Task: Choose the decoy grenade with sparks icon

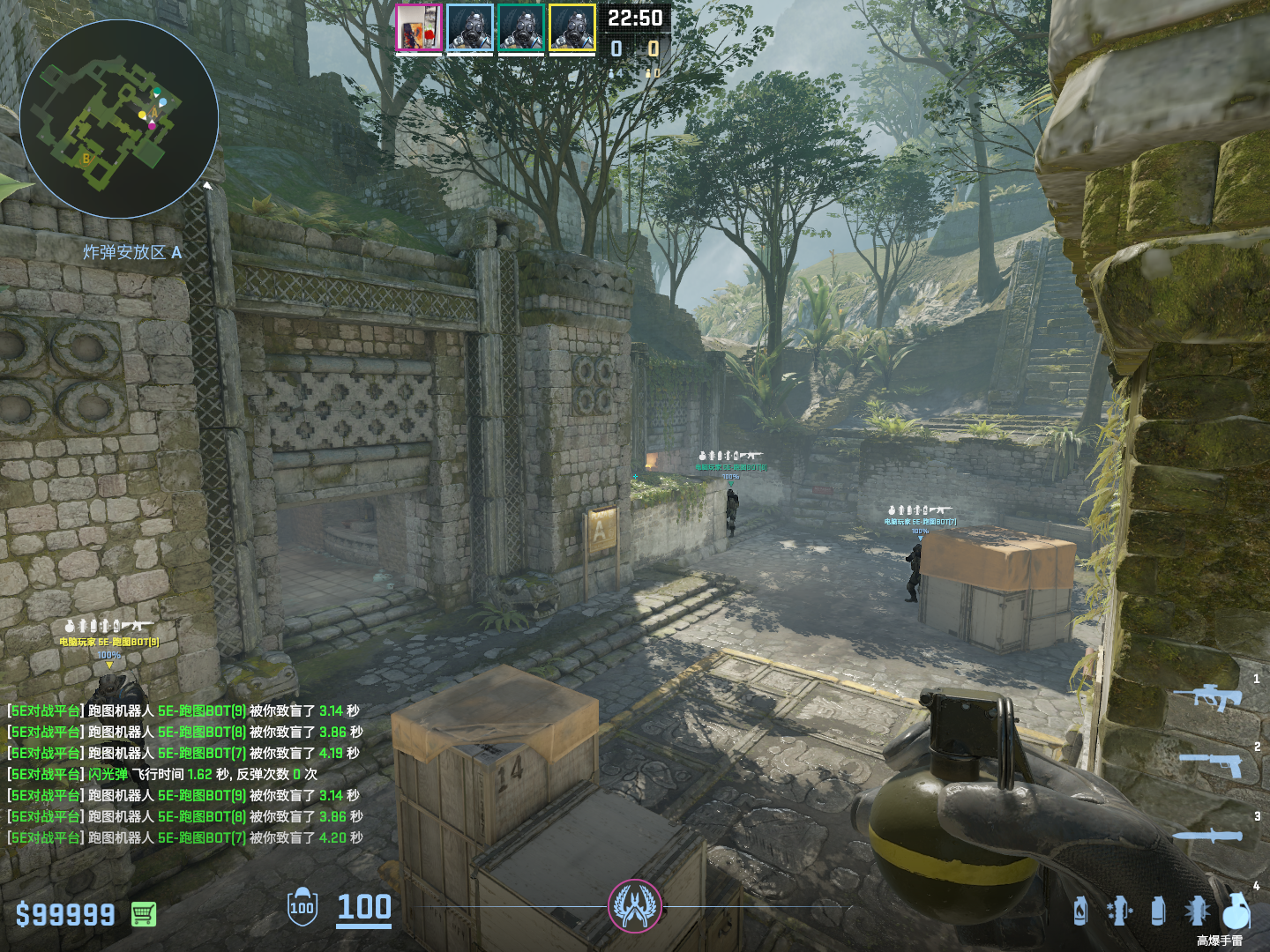Action: (x=1119, y=911)
